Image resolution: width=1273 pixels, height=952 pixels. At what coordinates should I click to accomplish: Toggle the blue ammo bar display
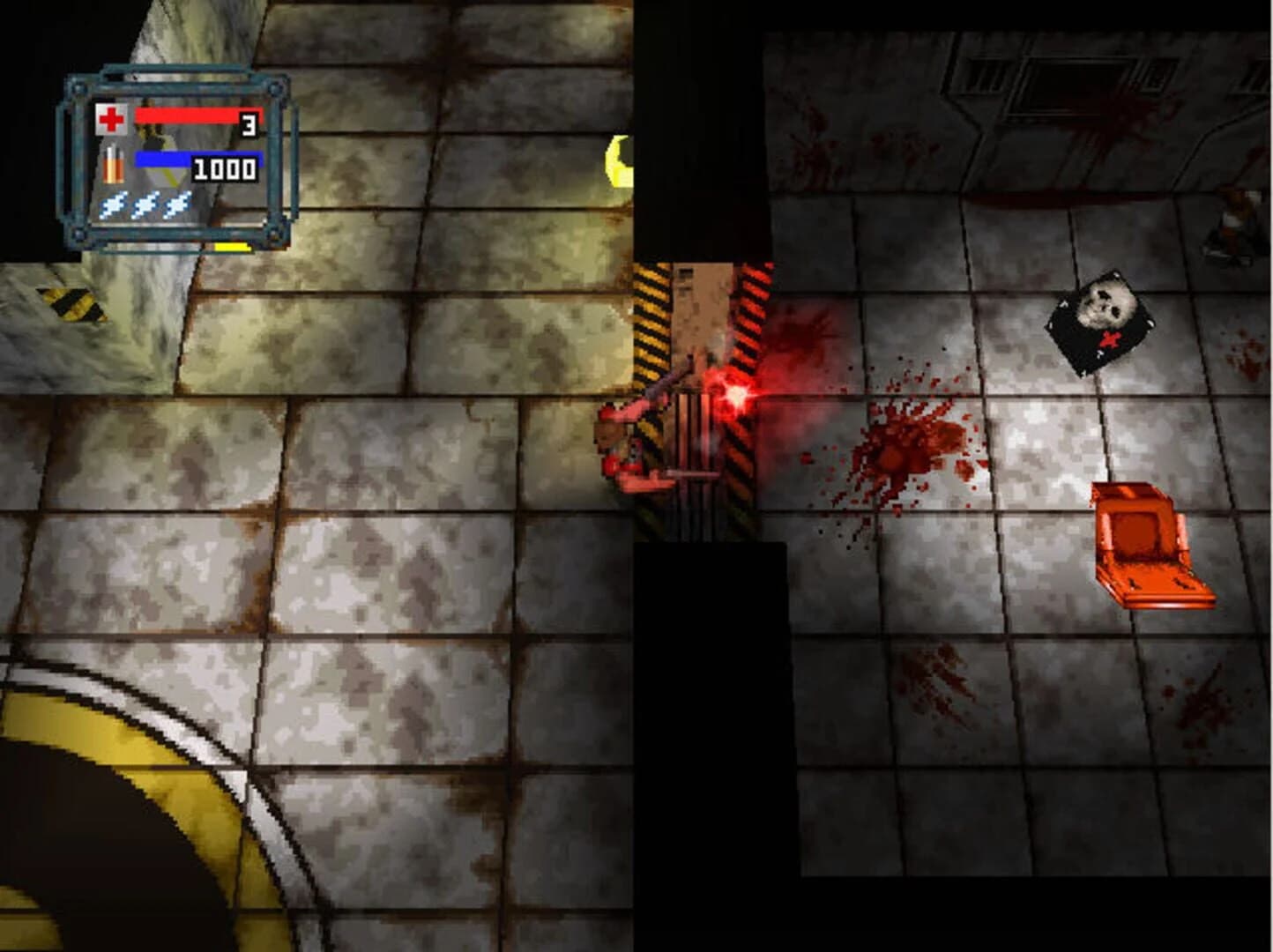click(160, 159)
